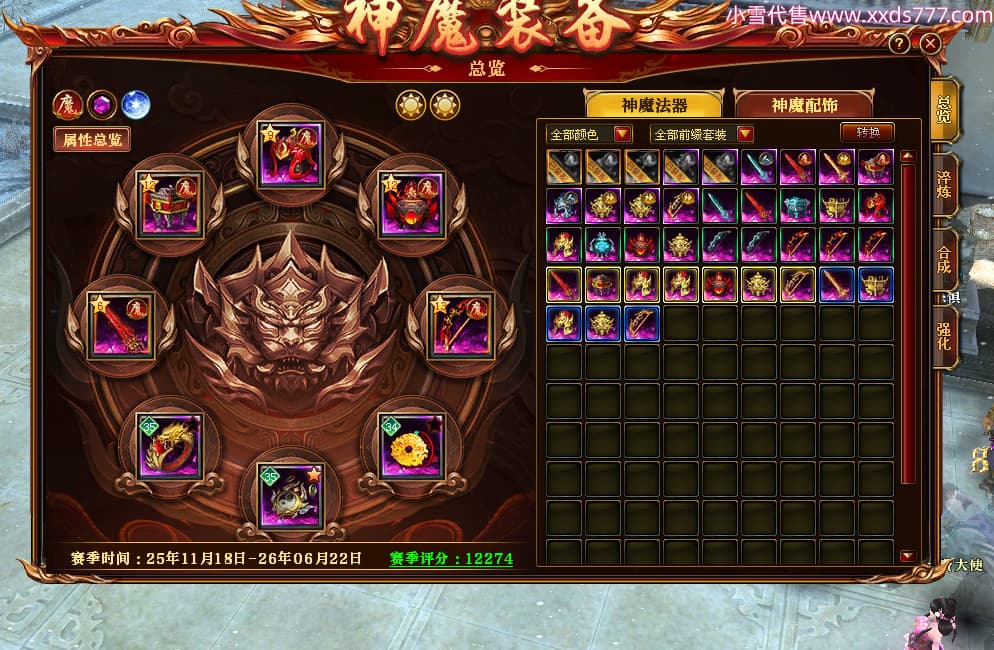Open the 全部前缀套装 set filter dropdown
Viewport: 994px width, 650px height.
701,134
